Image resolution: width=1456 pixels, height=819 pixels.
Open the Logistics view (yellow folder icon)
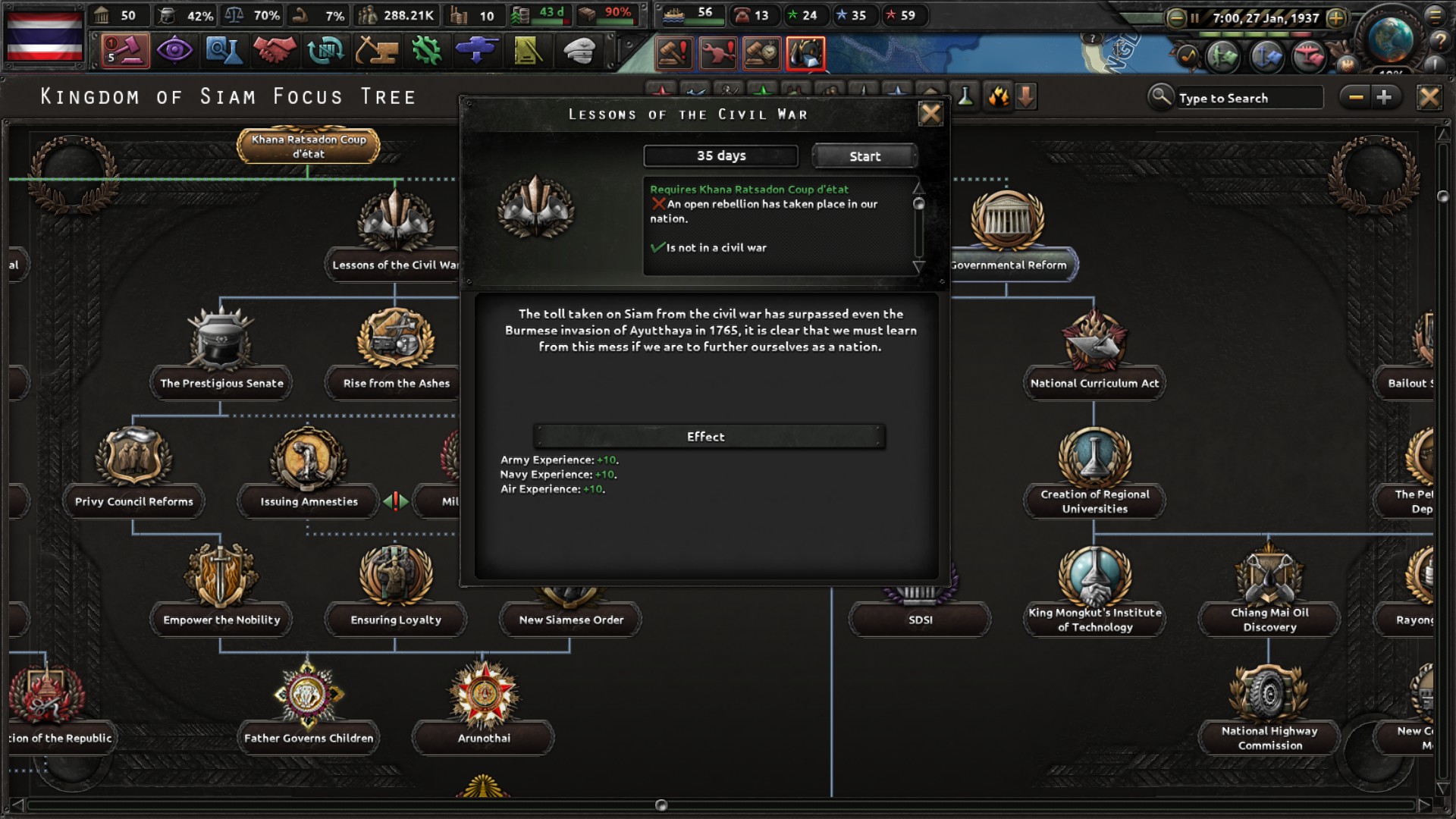click(527, 51)
